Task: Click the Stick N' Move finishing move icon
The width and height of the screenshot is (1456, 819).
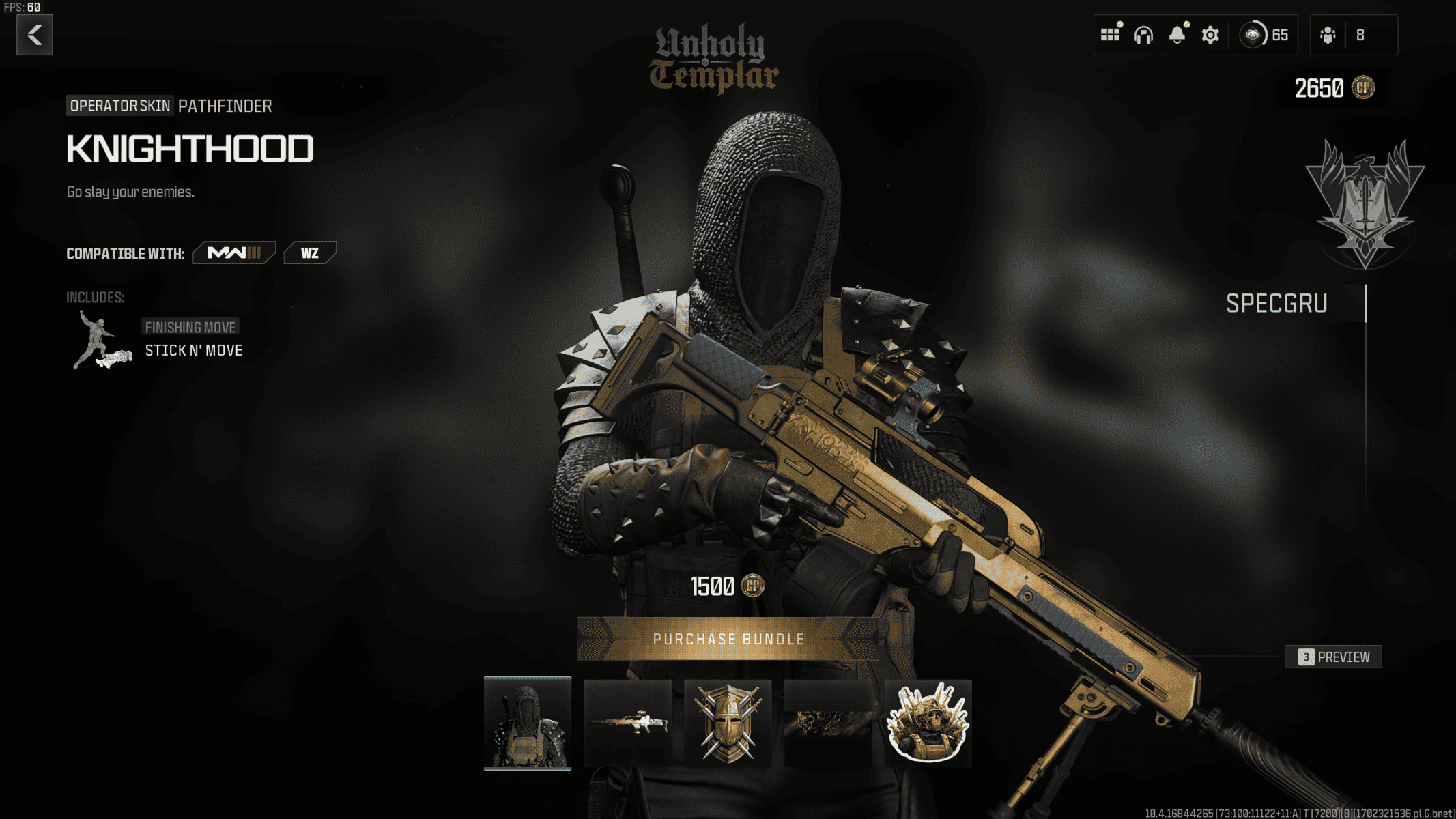Action: (x=96, y=339)
